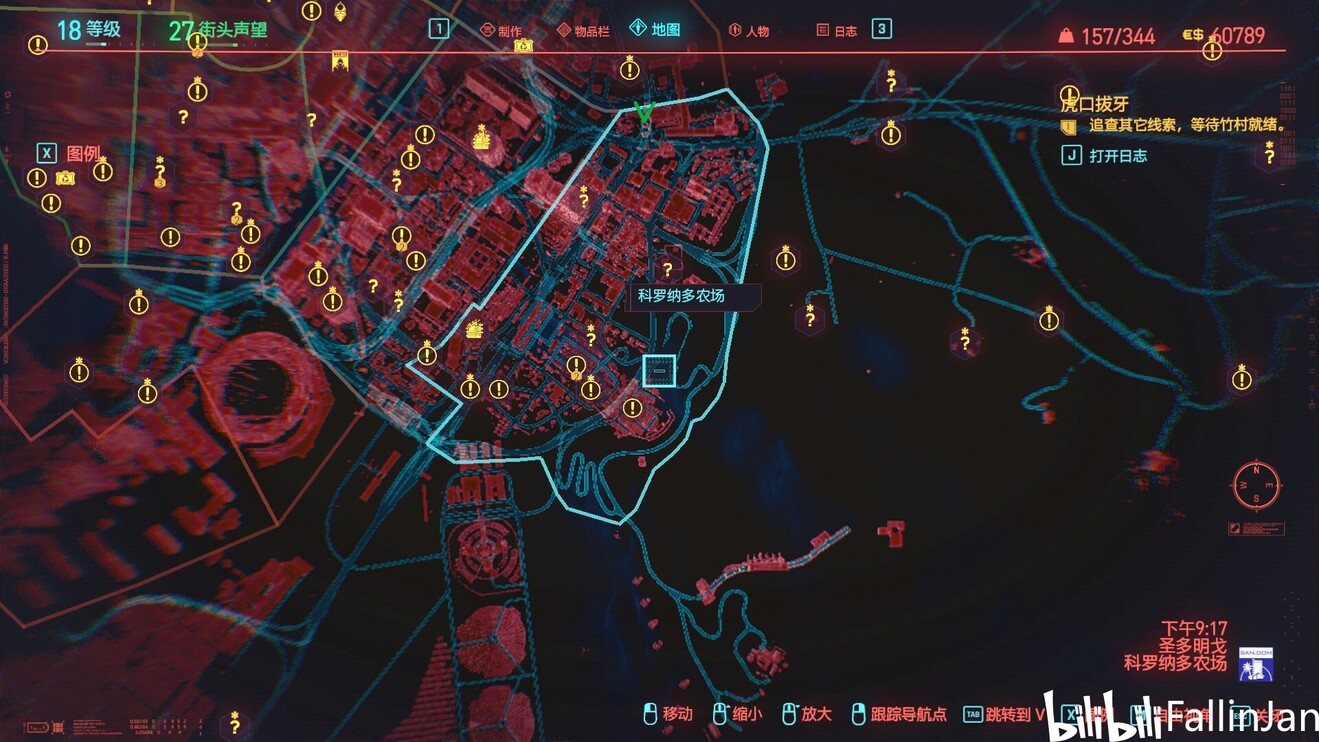Open the journal via 打开日志

(x=1106, y=156)
